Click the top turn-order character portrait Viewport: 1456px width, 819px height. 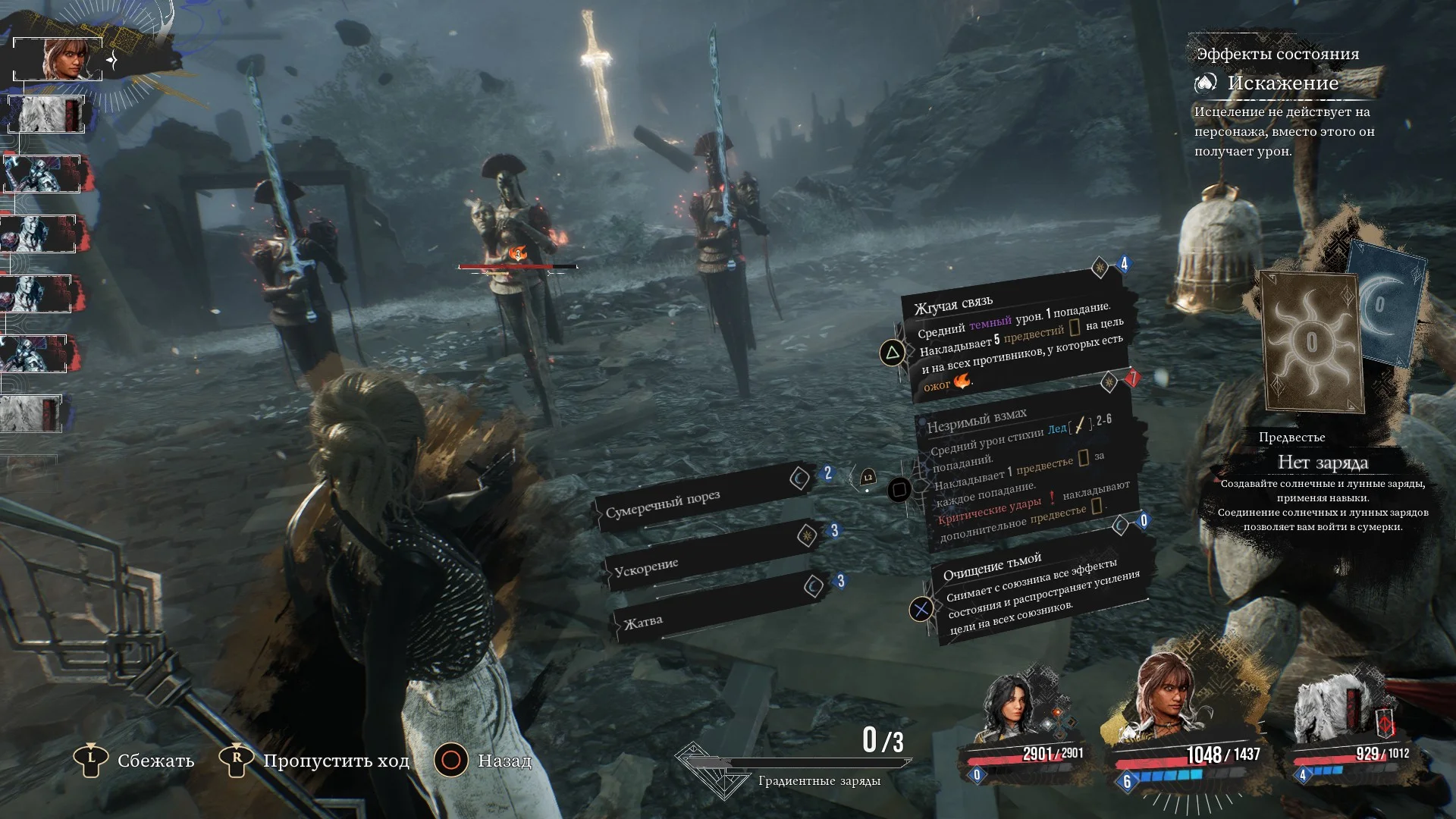(59, 59)
